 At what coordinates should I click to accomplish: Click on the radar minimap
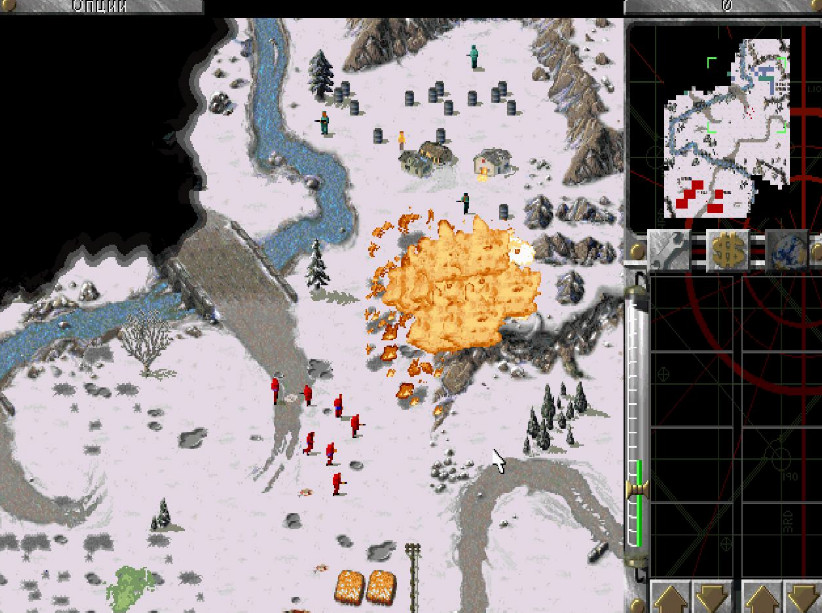pos(726,128)
